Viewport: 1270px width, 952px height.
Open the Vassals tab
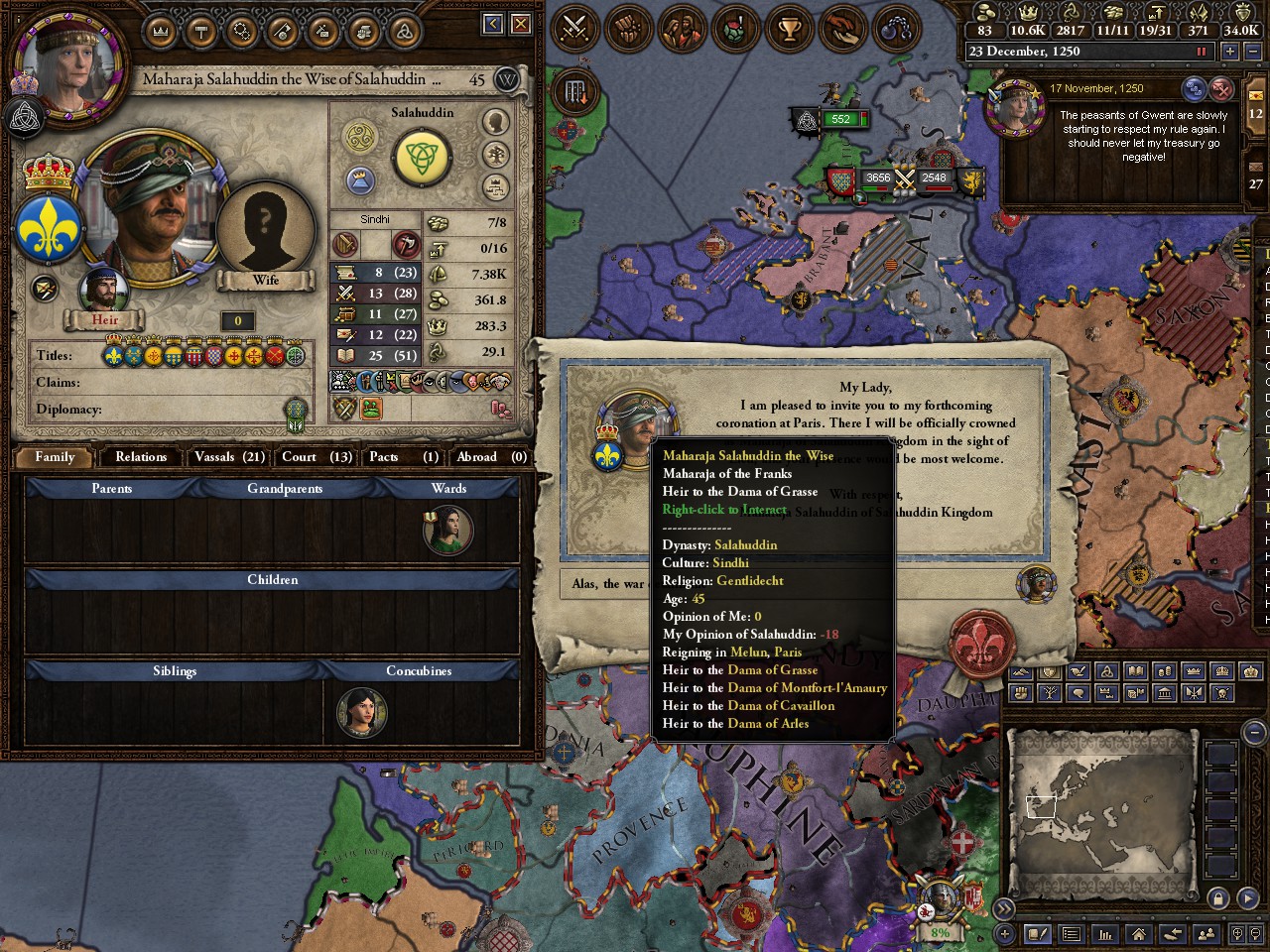[229, 457]
